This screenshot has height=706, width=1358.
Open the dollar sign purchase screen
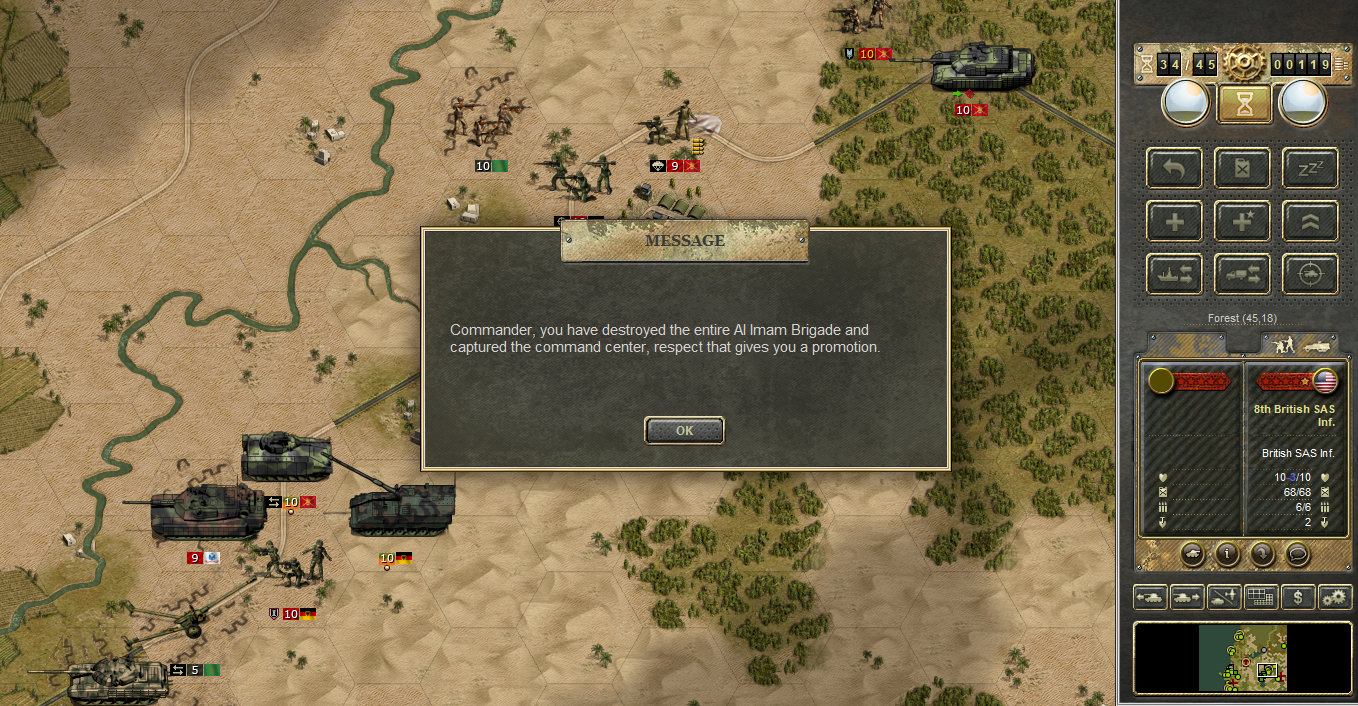pyautogui.click(x=1298, y=597)
